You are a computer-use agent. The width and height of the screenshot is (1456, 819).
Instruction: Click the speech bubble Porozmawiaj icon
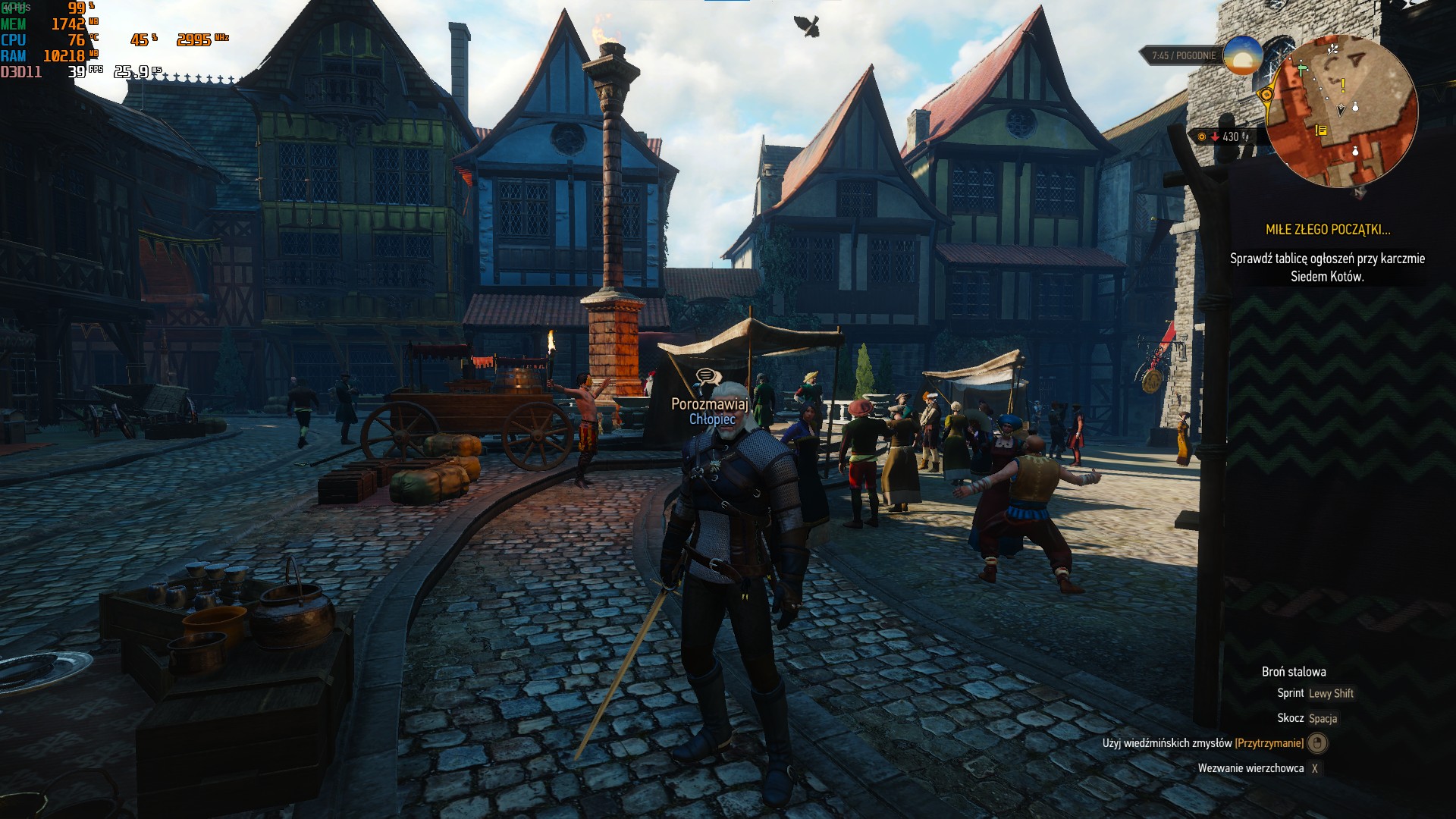click(x=706, y=376)
